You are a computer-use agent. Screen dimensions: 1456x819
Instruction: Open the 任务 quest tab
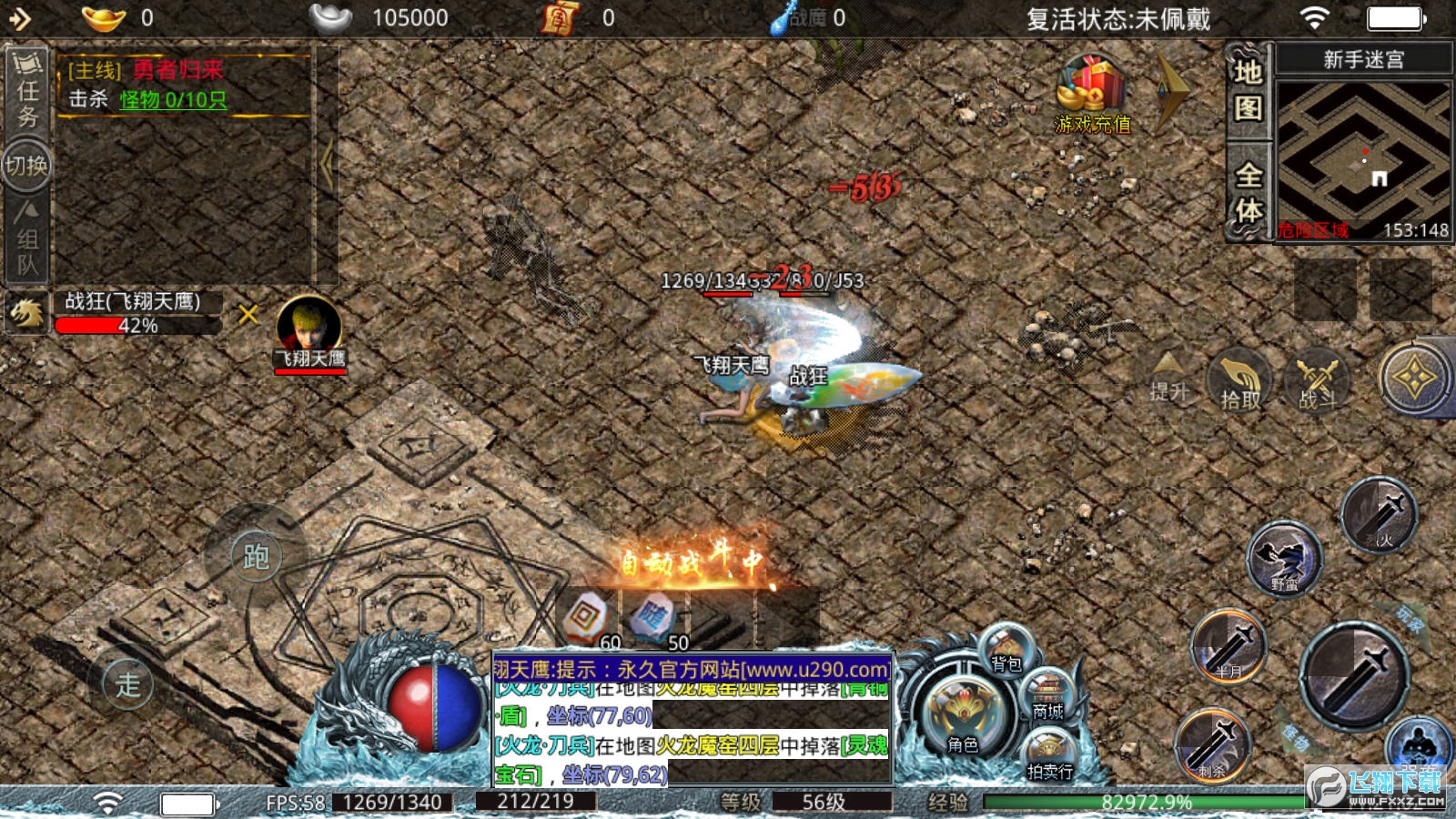[x=27, y=91]
